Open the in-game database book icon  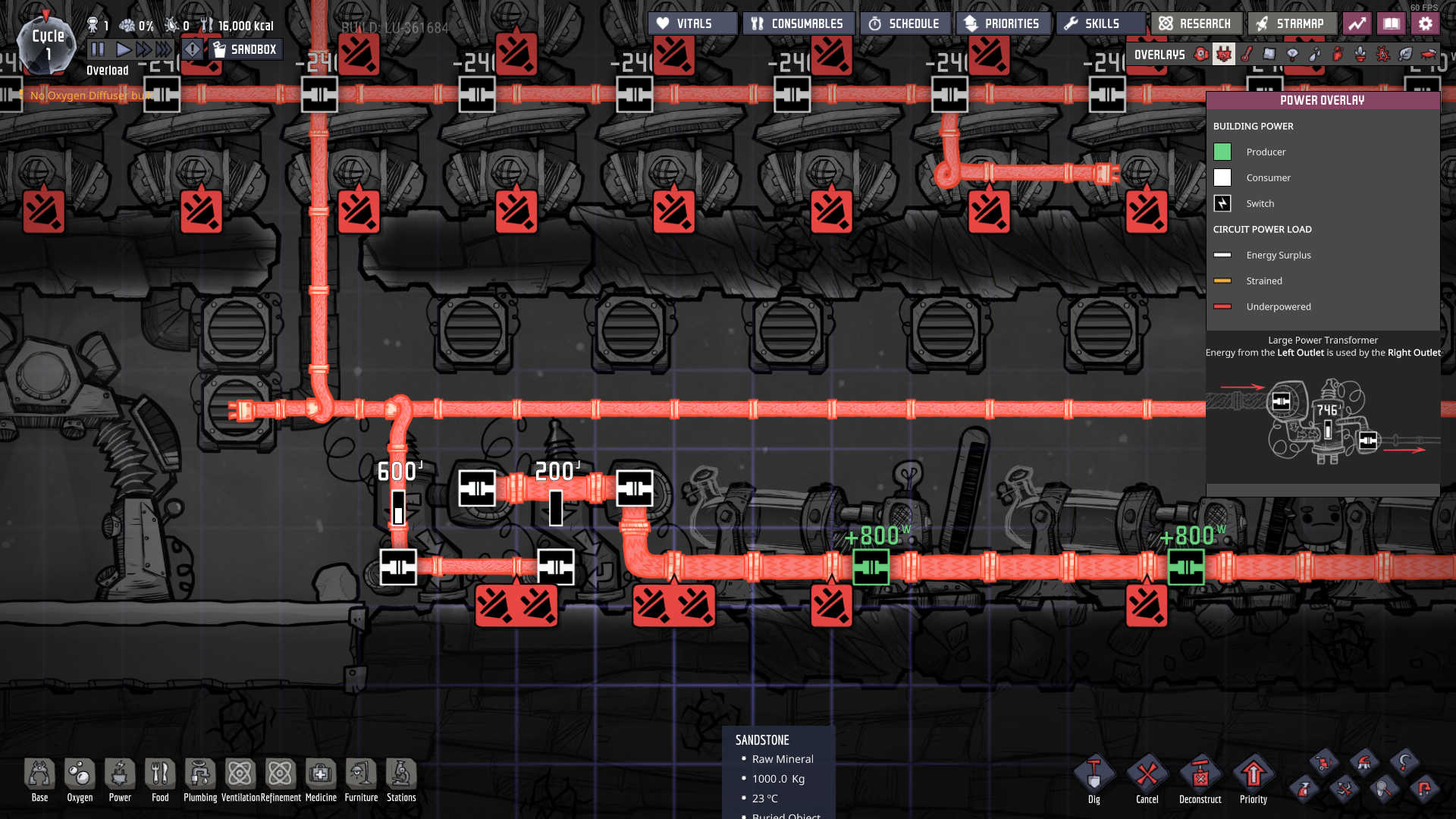(x=1392, y=23)
